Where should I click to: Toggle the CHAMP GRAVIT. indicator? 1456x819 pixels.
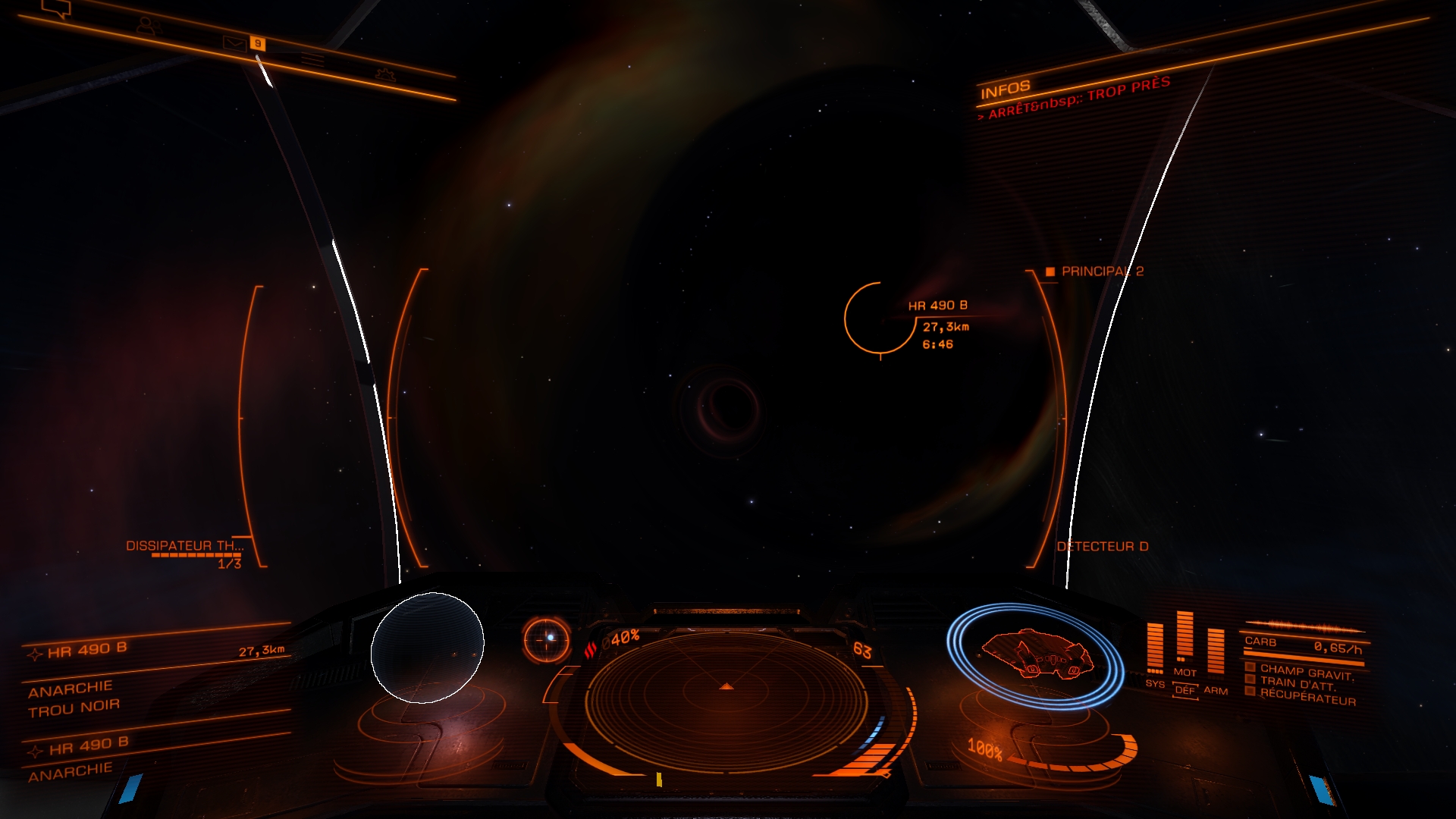[1306, 672]
